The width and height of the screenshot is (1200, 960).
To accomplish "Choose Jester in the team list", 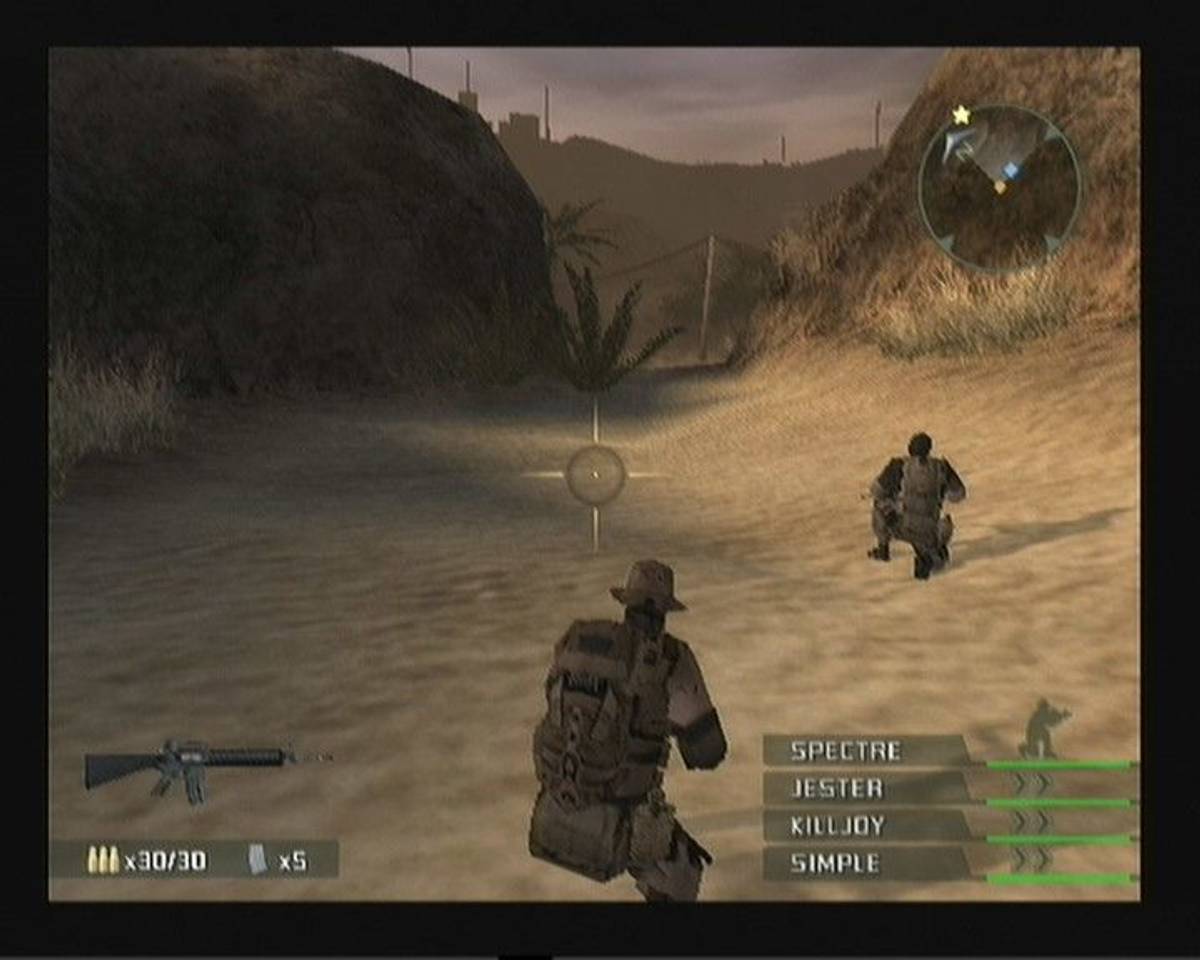I will point(837,788).
